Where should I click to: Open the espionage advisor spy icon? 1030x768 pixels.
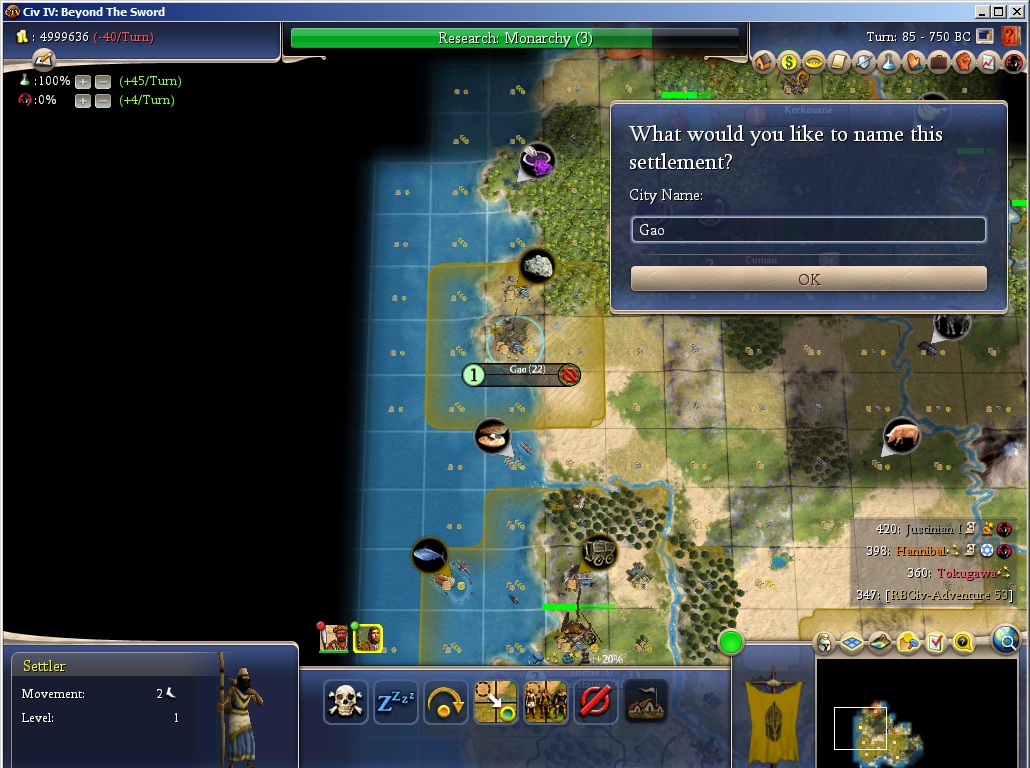pyautogui.click(x=1013, y=62)
